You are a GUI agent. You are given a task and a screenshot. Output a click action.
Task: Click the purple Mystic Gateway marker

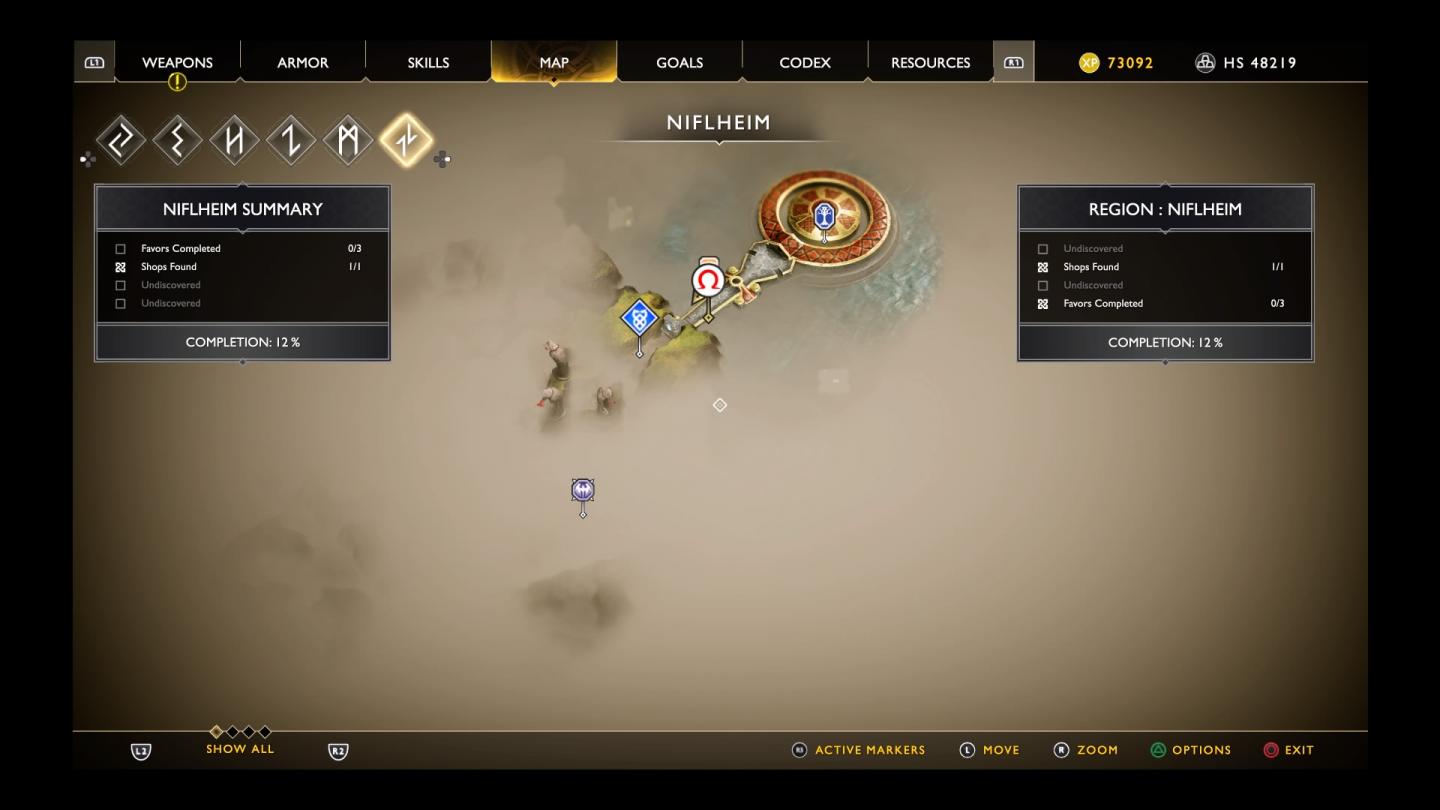pos(583,491)
